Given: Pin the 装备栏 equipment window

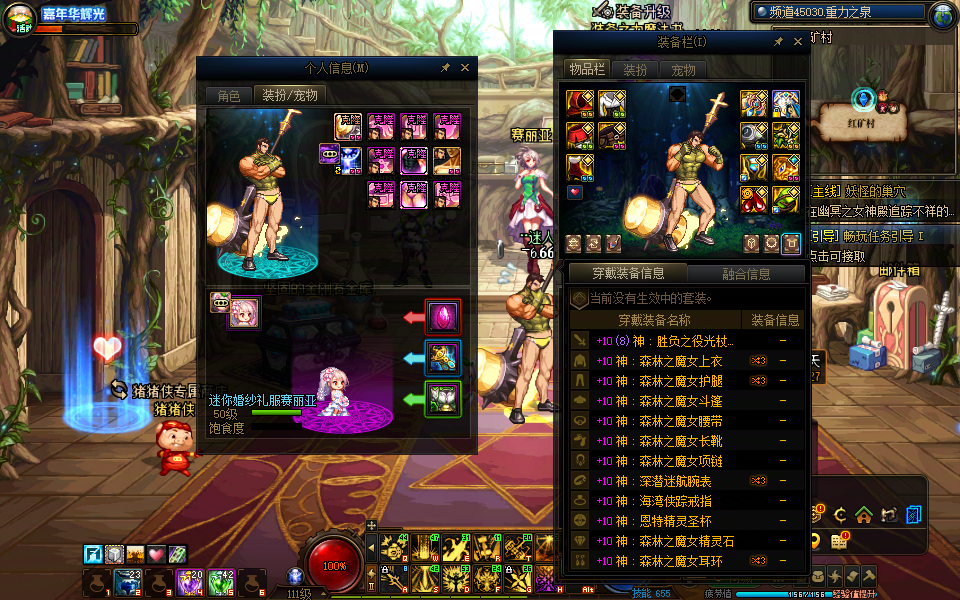Looking at the screenshot, I should (778, 42).
